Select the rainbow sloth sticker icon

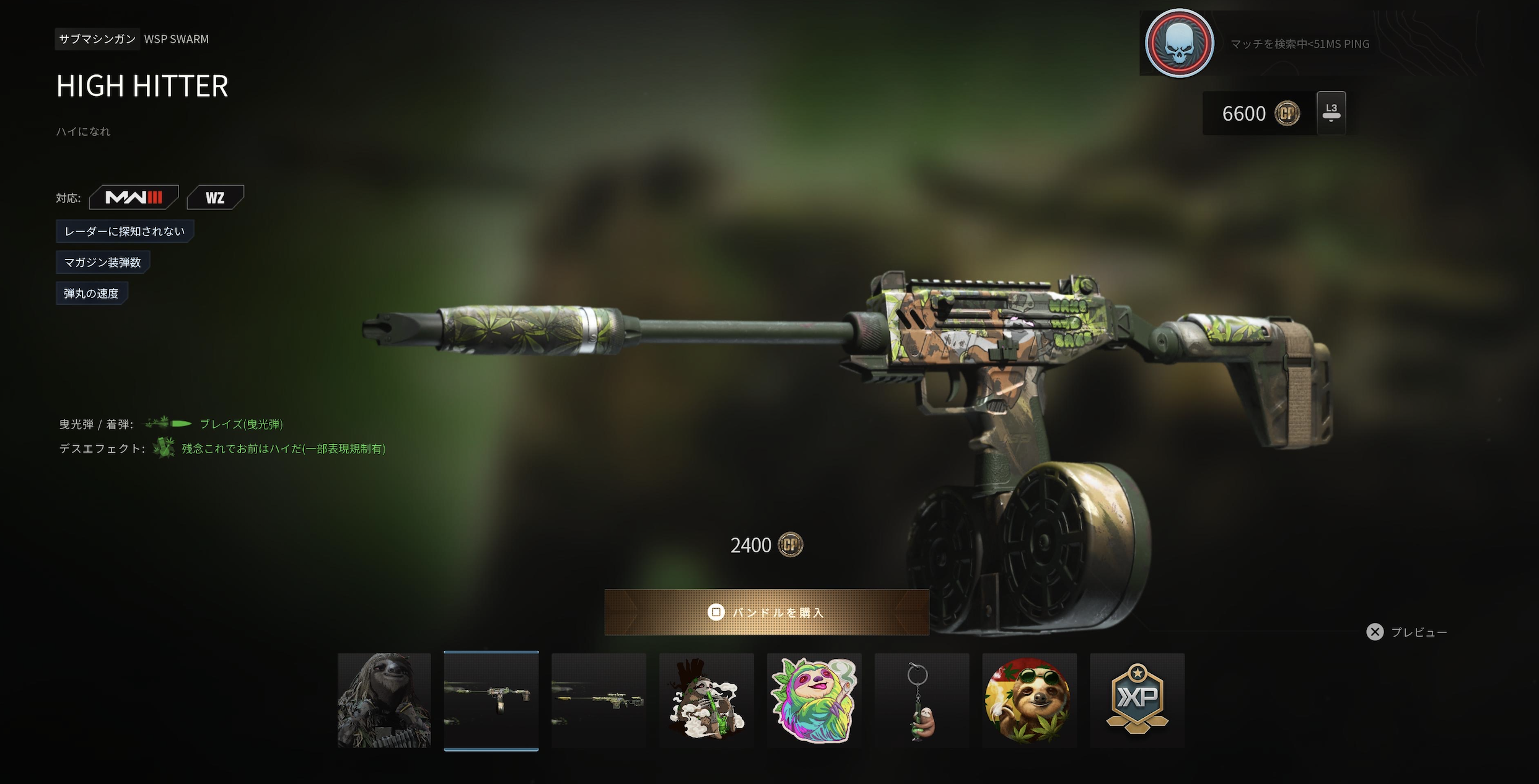pos(814,700)
